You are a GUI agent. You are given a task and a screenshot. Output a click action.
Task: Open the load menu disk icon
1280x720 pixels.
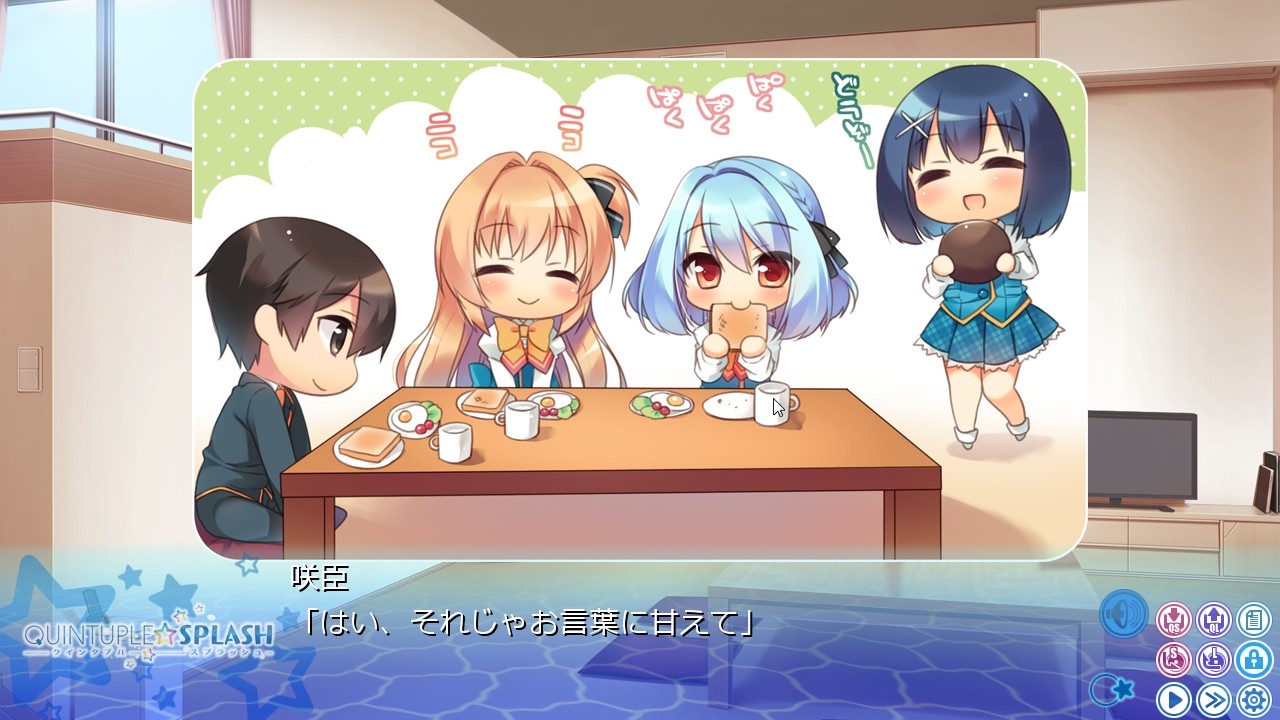pyautogui.click(x=1213, y=660)
